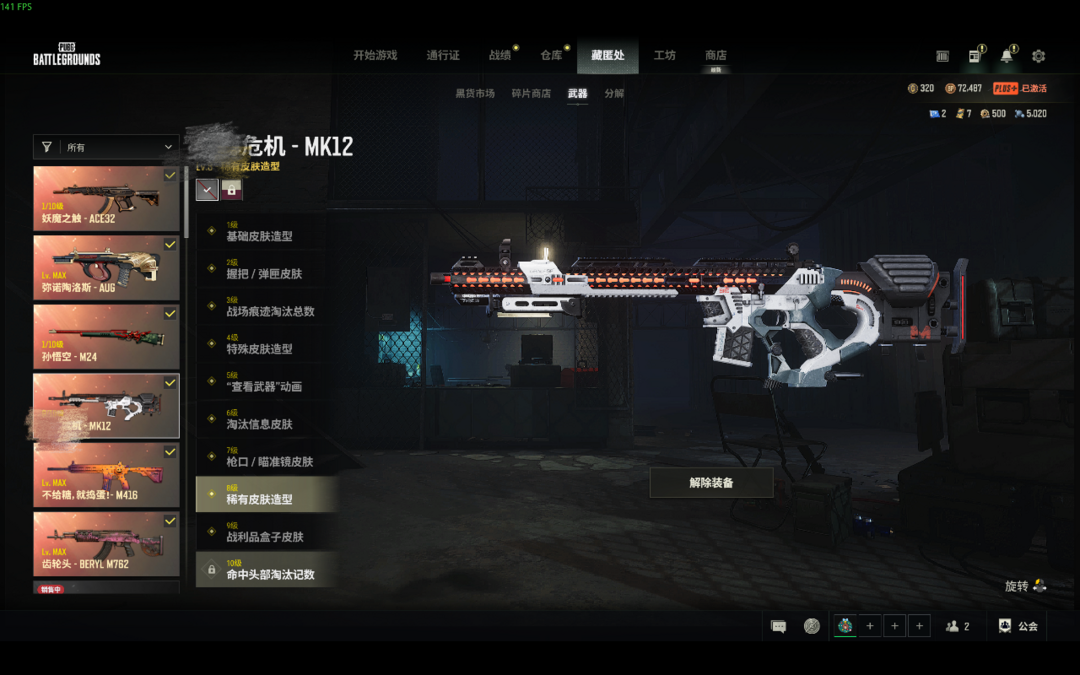Open the 工坊 tab

click(665, 56)
